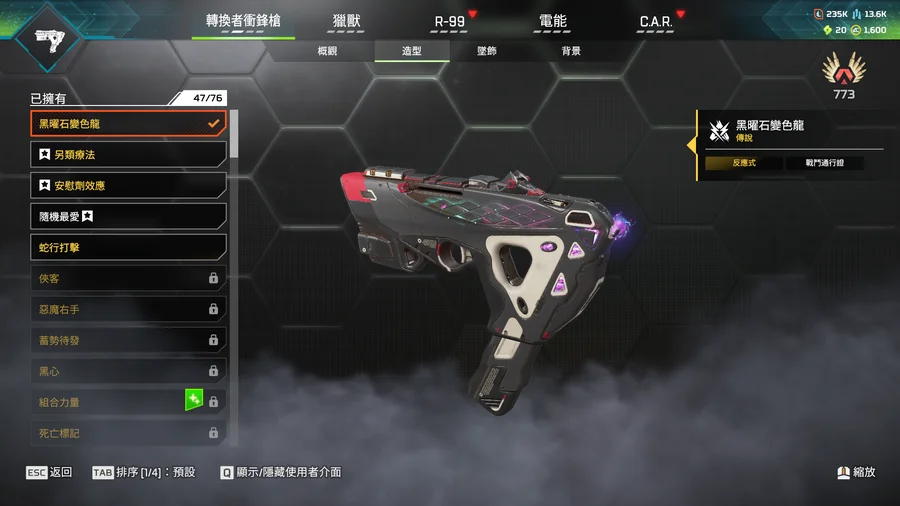Click the 返回 back button
Screen dimensions: 900x506
[x=50, y=472]
